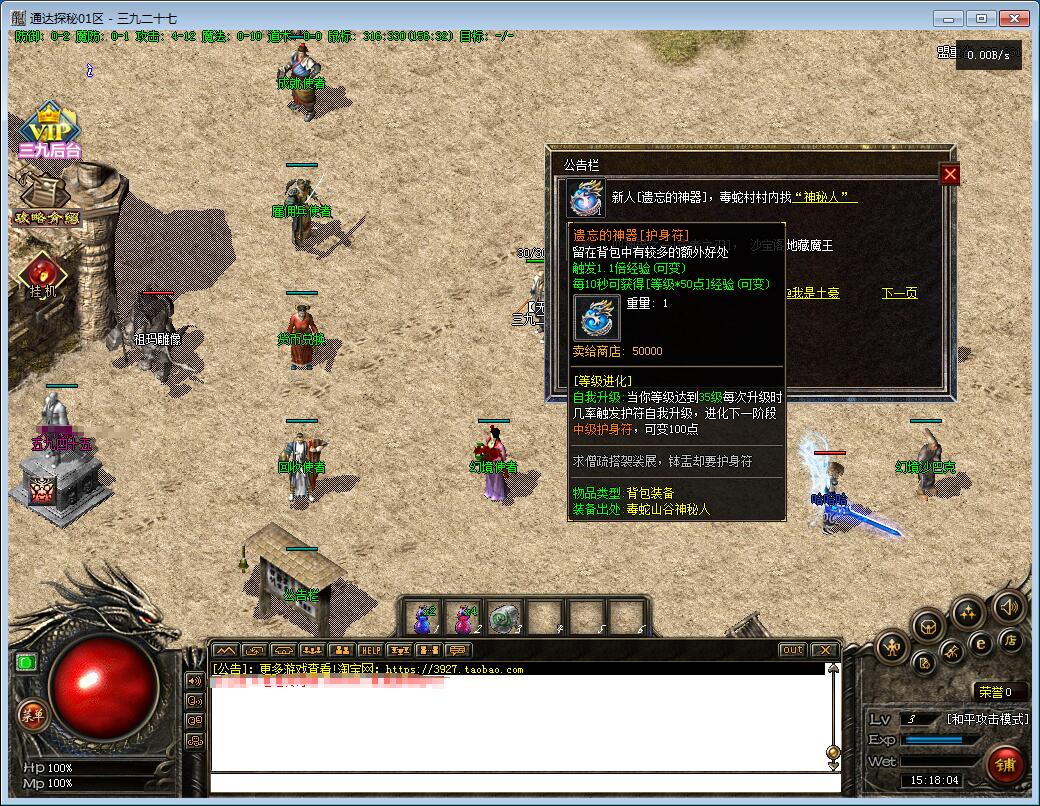Open the character status icon
1040x806 pixels.
click(x=890, y=648)
